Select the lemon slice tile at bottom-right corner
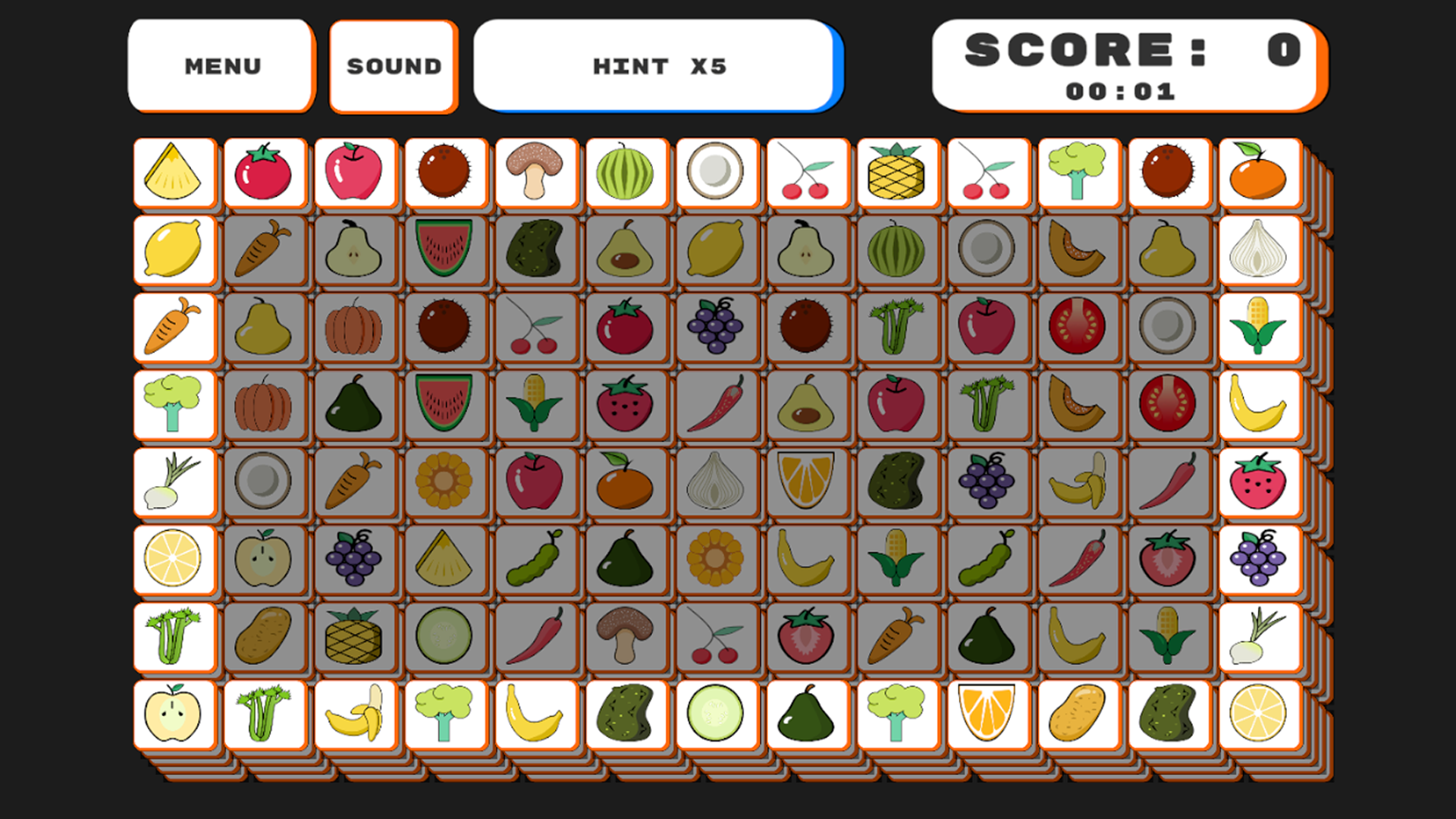Screen dimensions: 1456x819 point(1259,714)
